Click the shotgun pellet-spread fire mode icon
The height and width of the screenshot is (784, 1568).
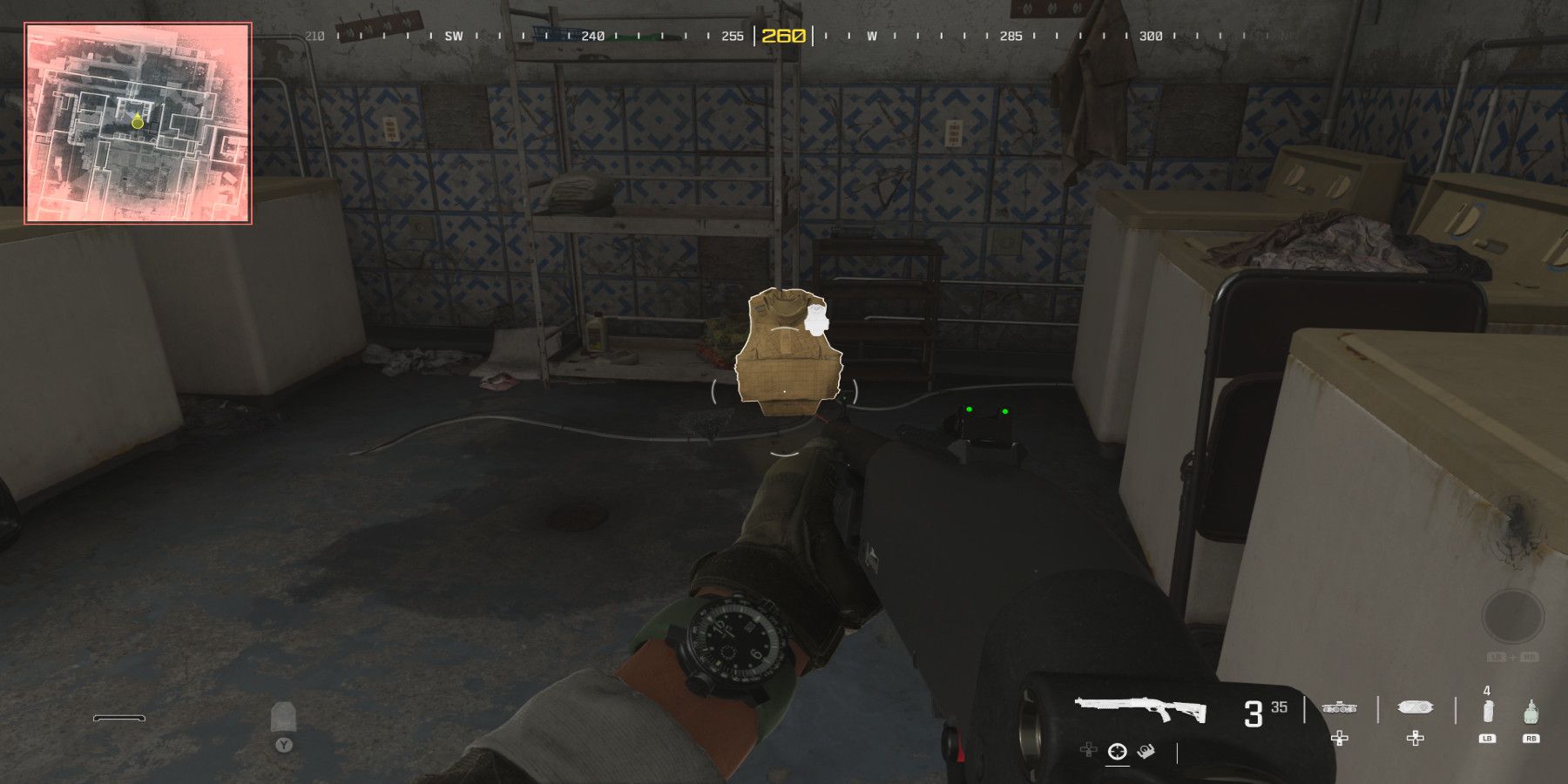point(1118,751)
